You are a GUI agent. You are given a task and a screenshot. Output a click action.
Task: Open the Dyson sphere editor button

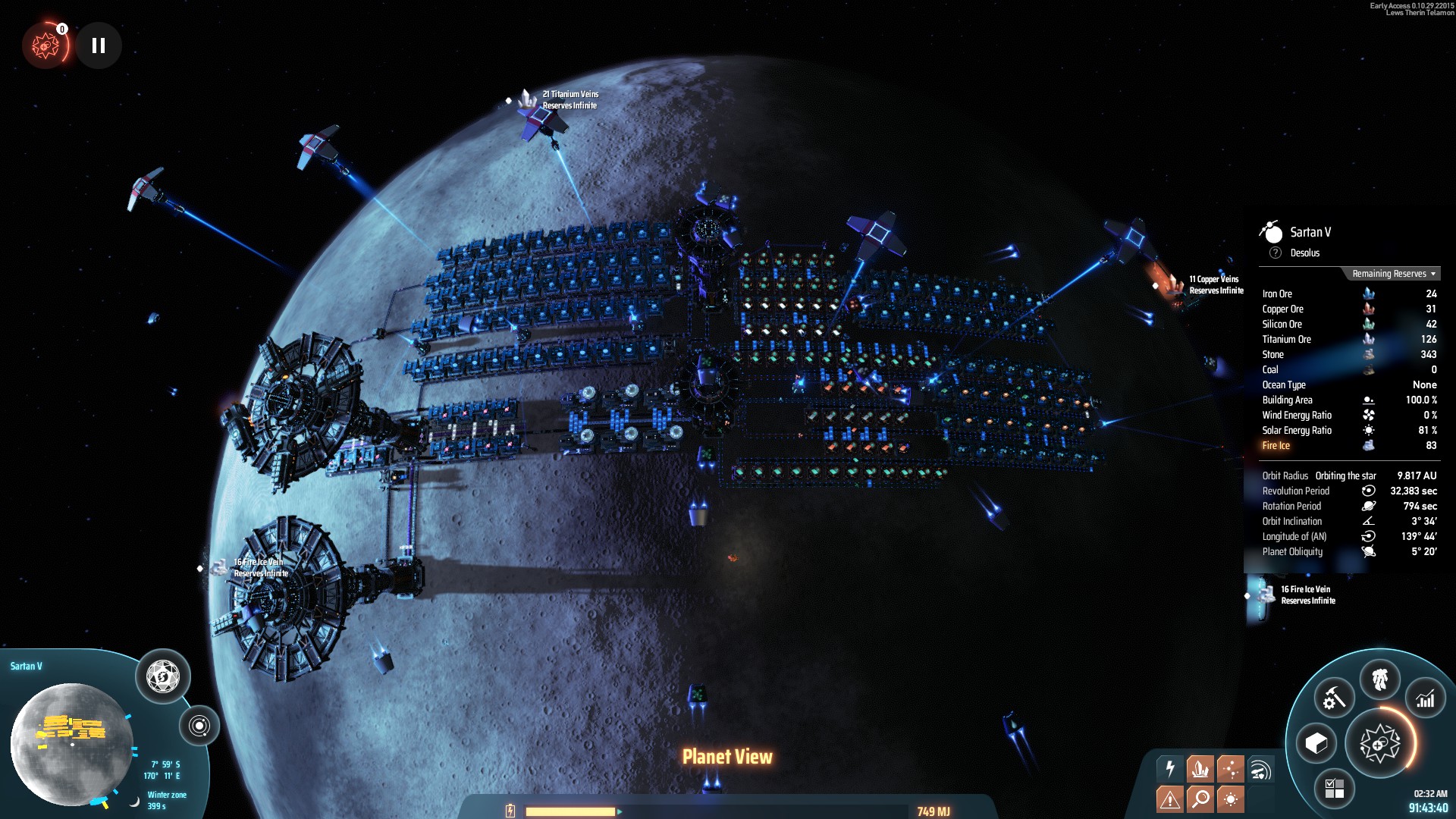tap(162, 676)
